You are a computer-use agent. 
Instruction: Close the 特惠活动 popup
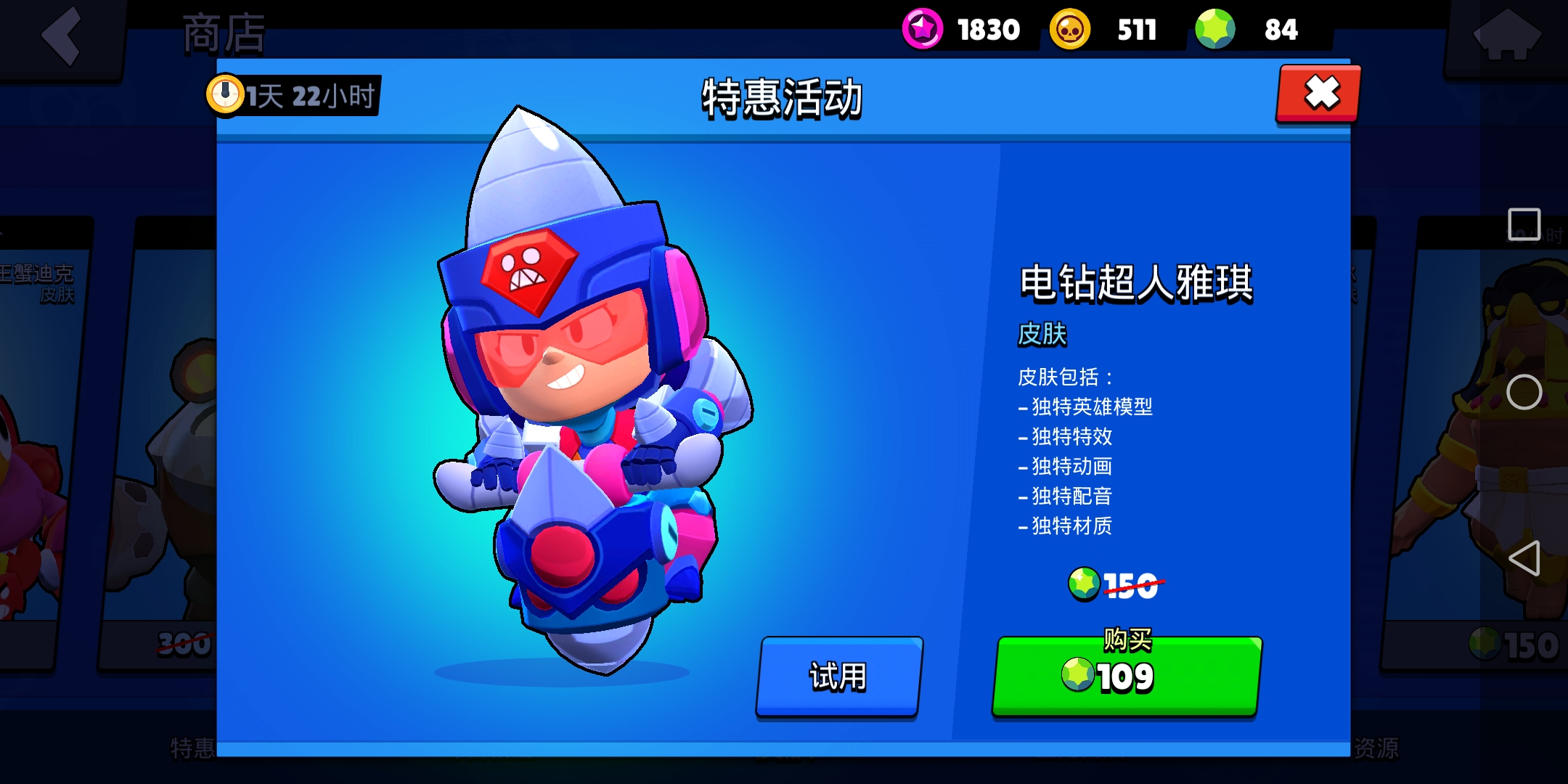pyautogui.click(x=1318, y=94)
